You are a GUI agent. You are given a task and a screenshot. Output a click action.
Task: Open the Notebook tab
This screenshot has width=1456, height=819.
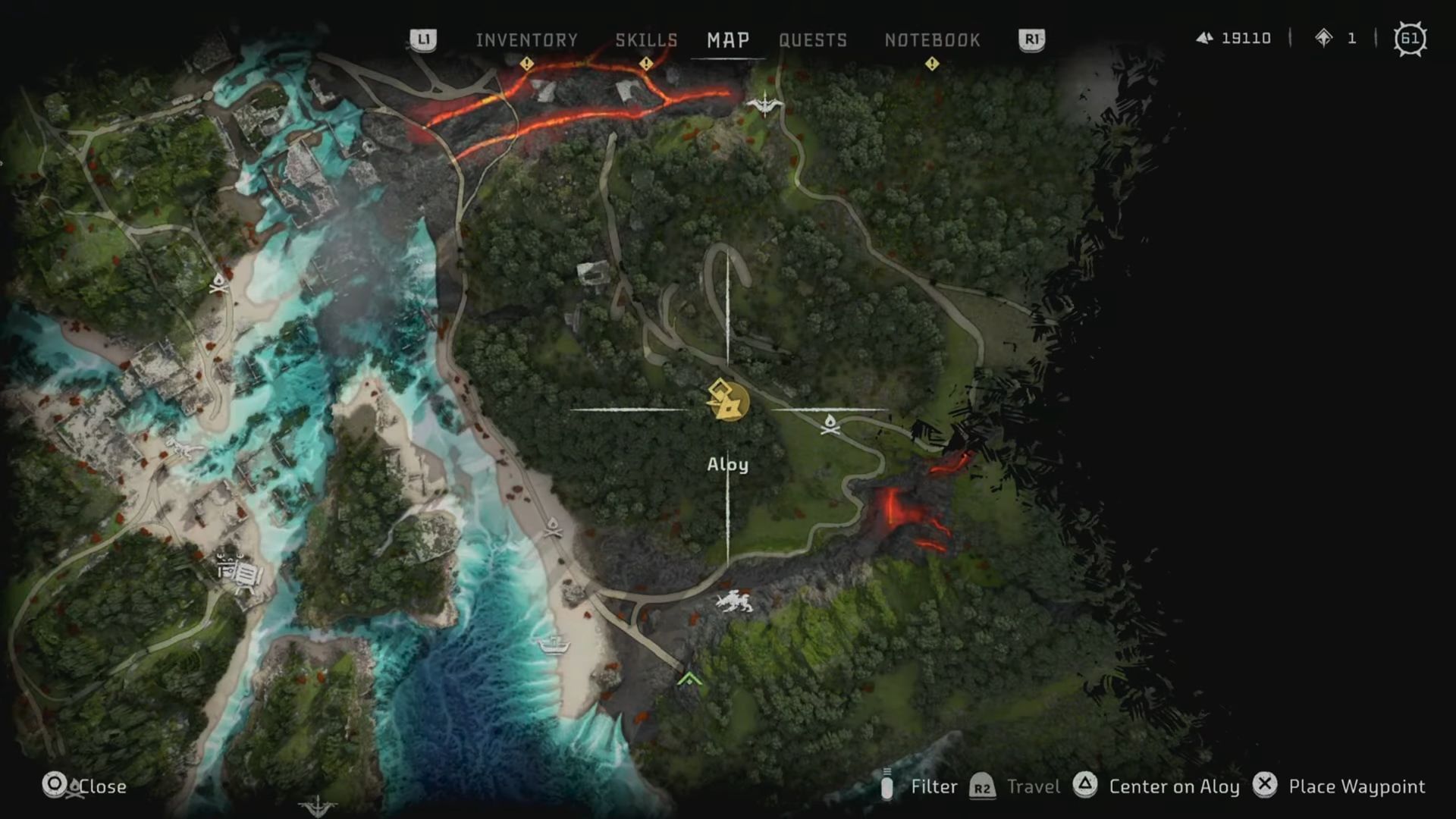[932, 40]
